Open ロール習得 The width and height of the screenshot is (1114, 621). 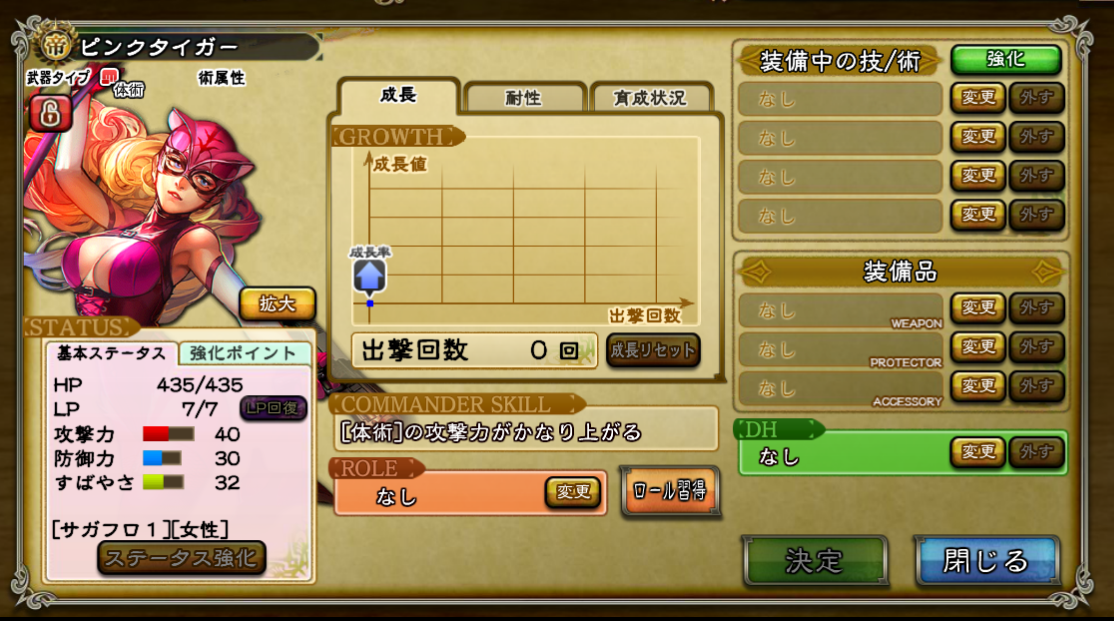(670, 491)
